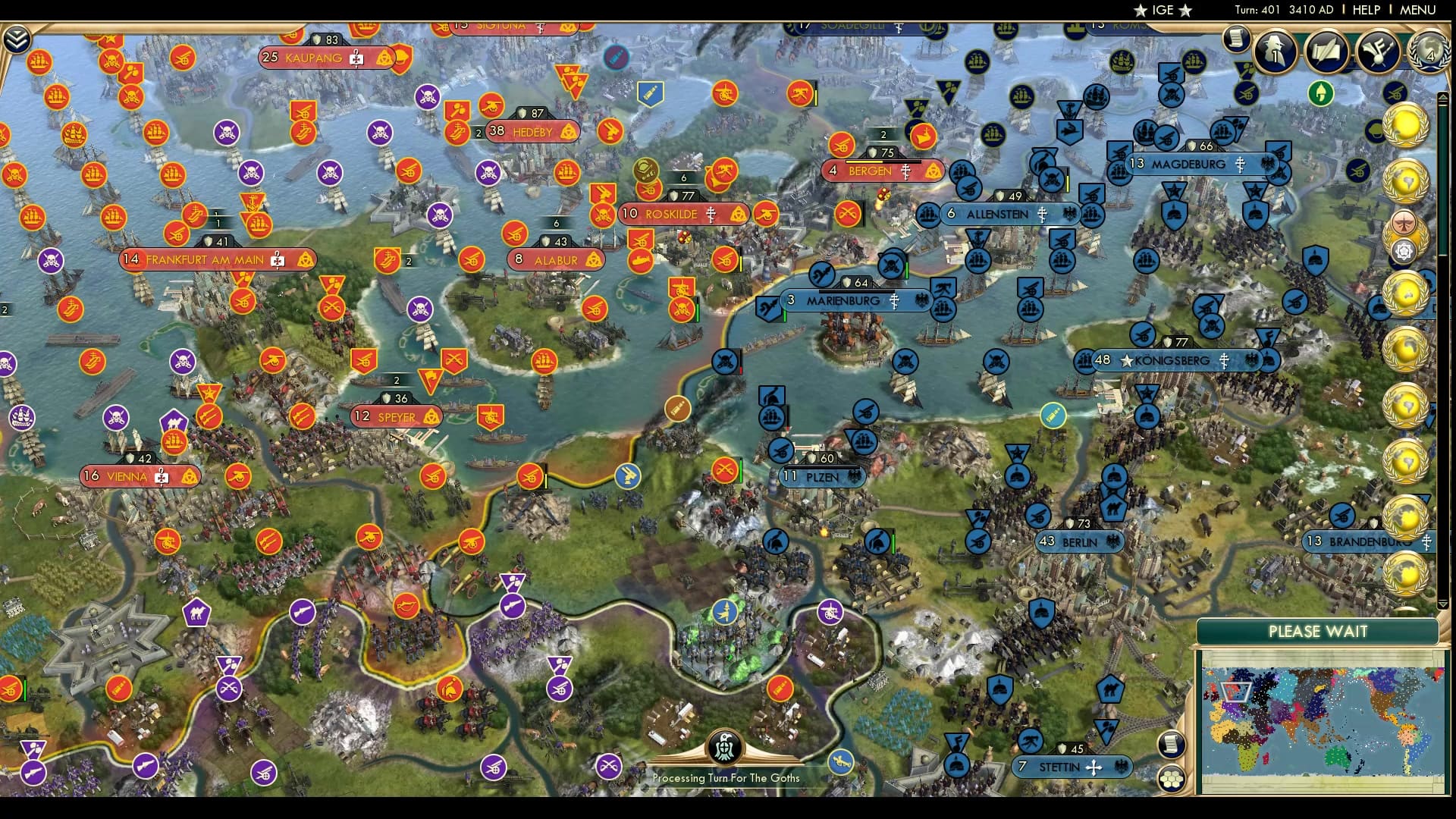The width and height of the screenshot is (1456, 819).
Task: Click Australia on the minimap
Action: click(1338, 756)
